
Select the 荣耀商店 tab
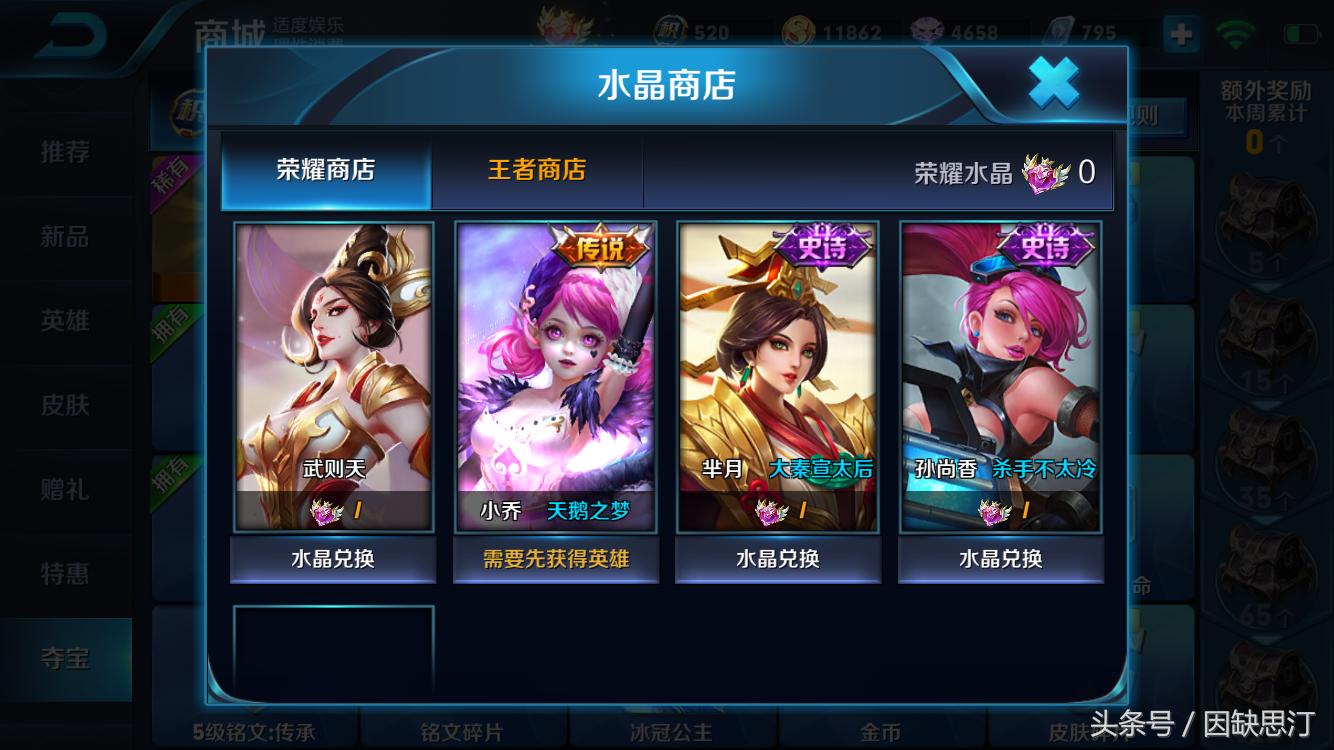(x=326, y=170)
